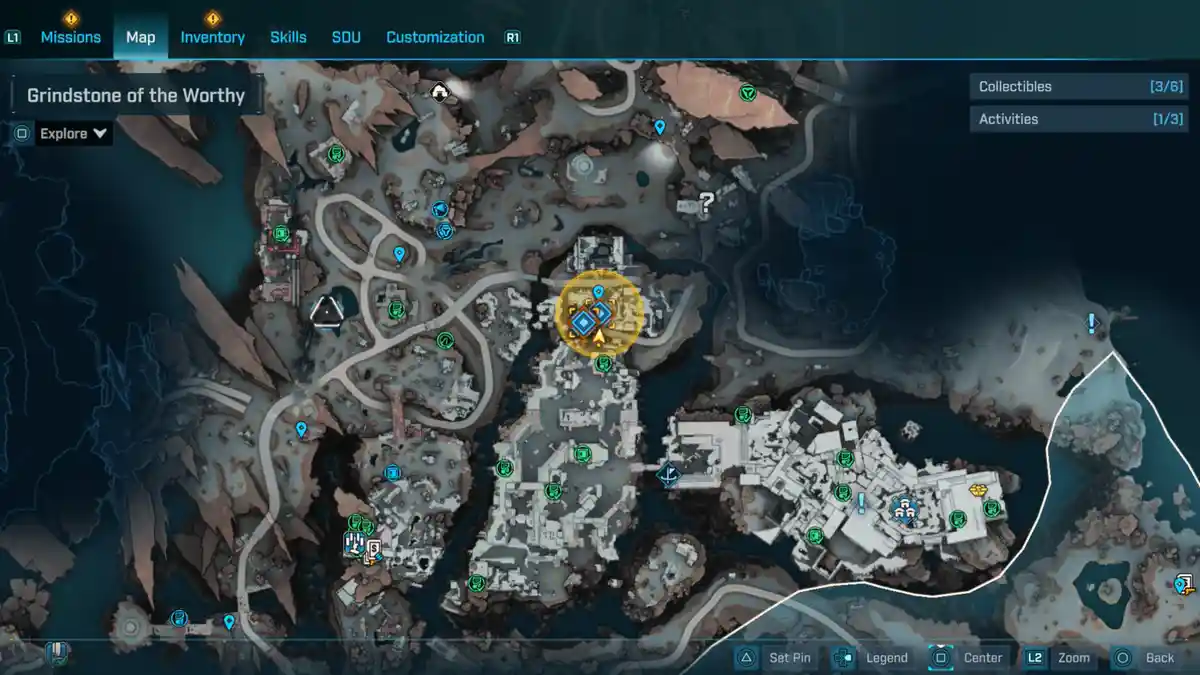Click the white question mark map marker
The height and width of the screenshot is (675, 1200).
[x=707, y=204]
